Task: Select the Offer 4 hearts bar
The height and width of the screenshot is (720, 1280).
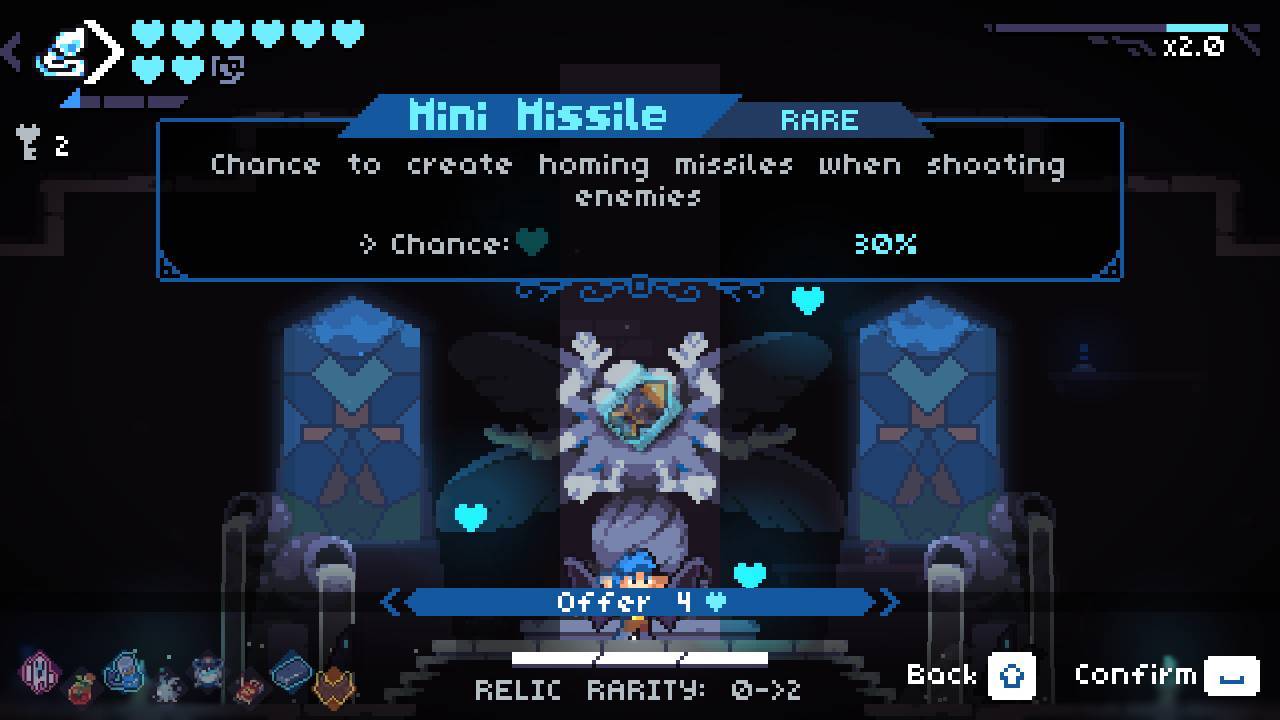Action: coord(640,602)
